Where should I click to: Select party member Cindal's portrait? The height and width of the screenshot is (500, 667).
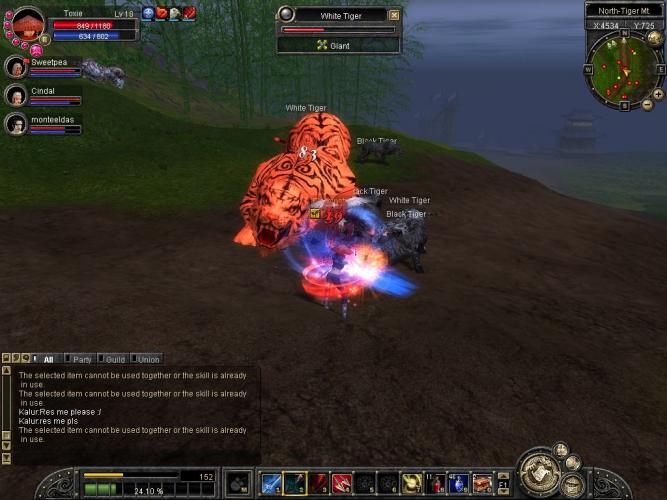coord(16,96)
